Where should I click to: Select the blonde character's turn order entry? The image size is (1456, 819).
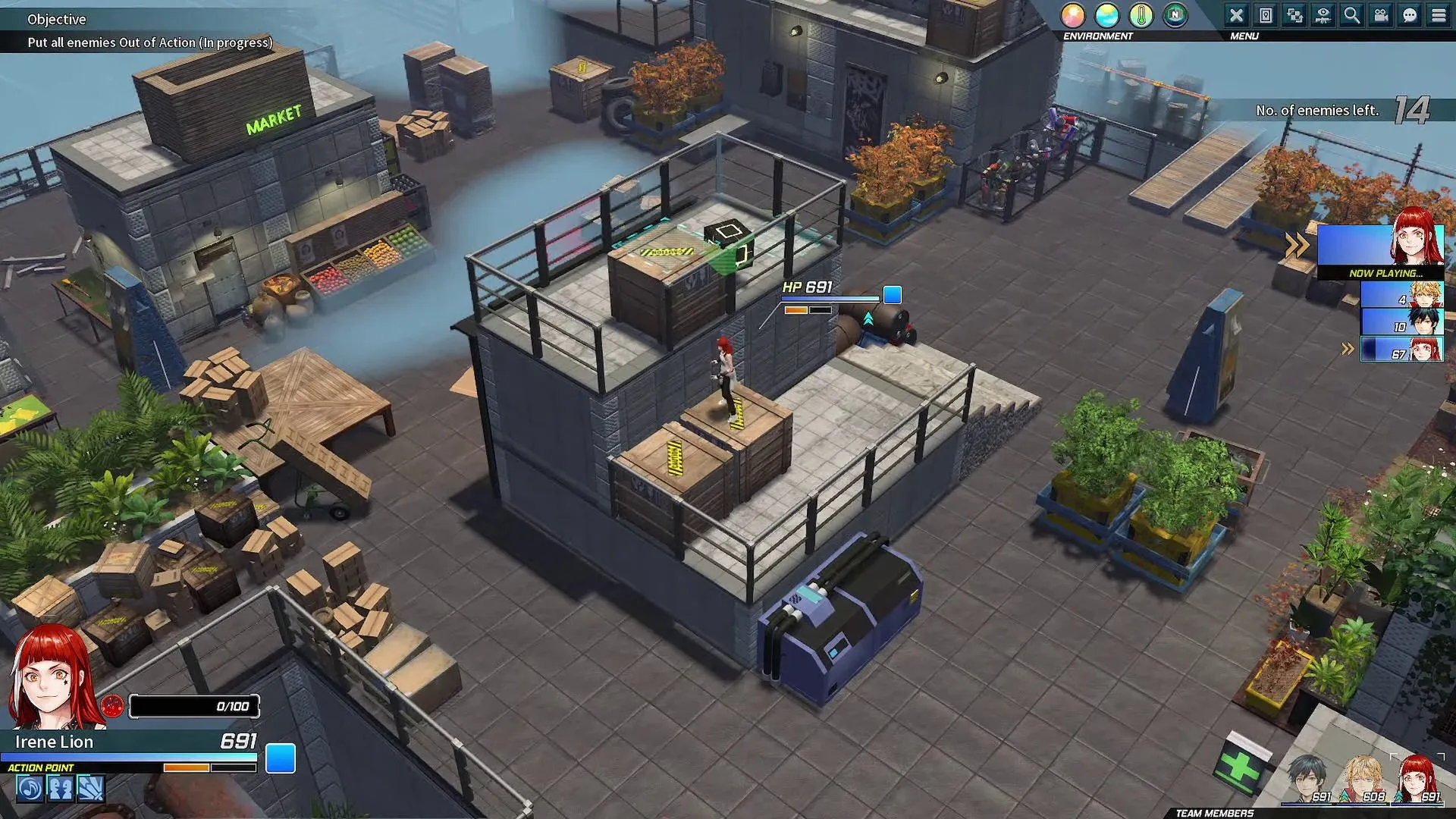(1401, 294)
